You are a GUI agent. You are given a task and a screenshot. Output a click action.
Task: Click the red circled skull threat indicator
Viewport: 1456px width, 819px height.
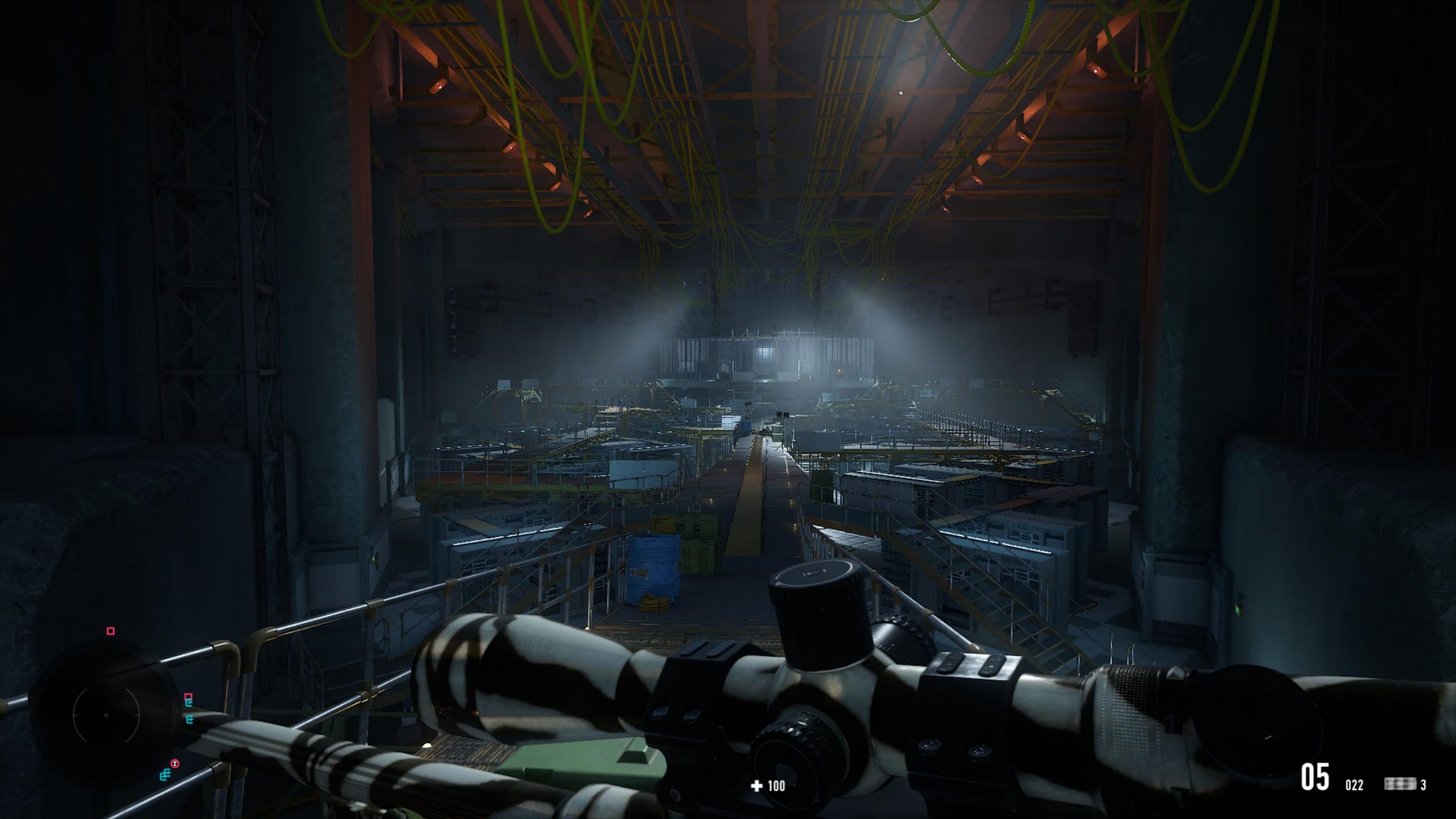coord(175,763)
